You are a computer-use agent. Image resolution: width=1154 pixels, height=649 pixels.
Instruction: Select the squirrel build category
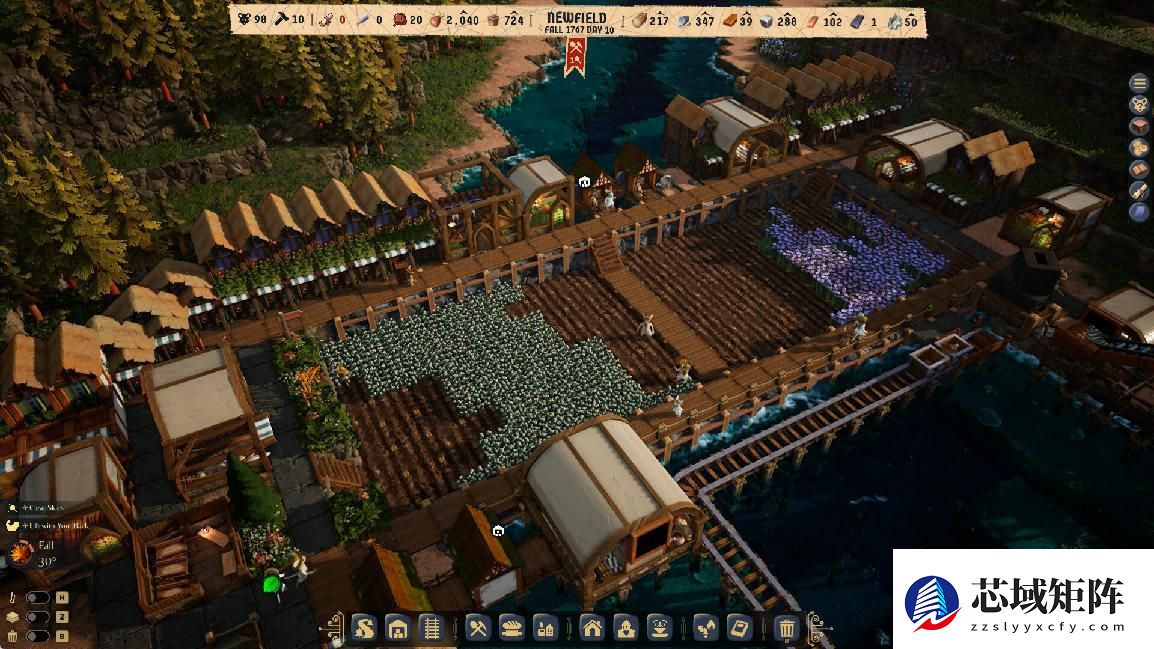tap(366, 629)
